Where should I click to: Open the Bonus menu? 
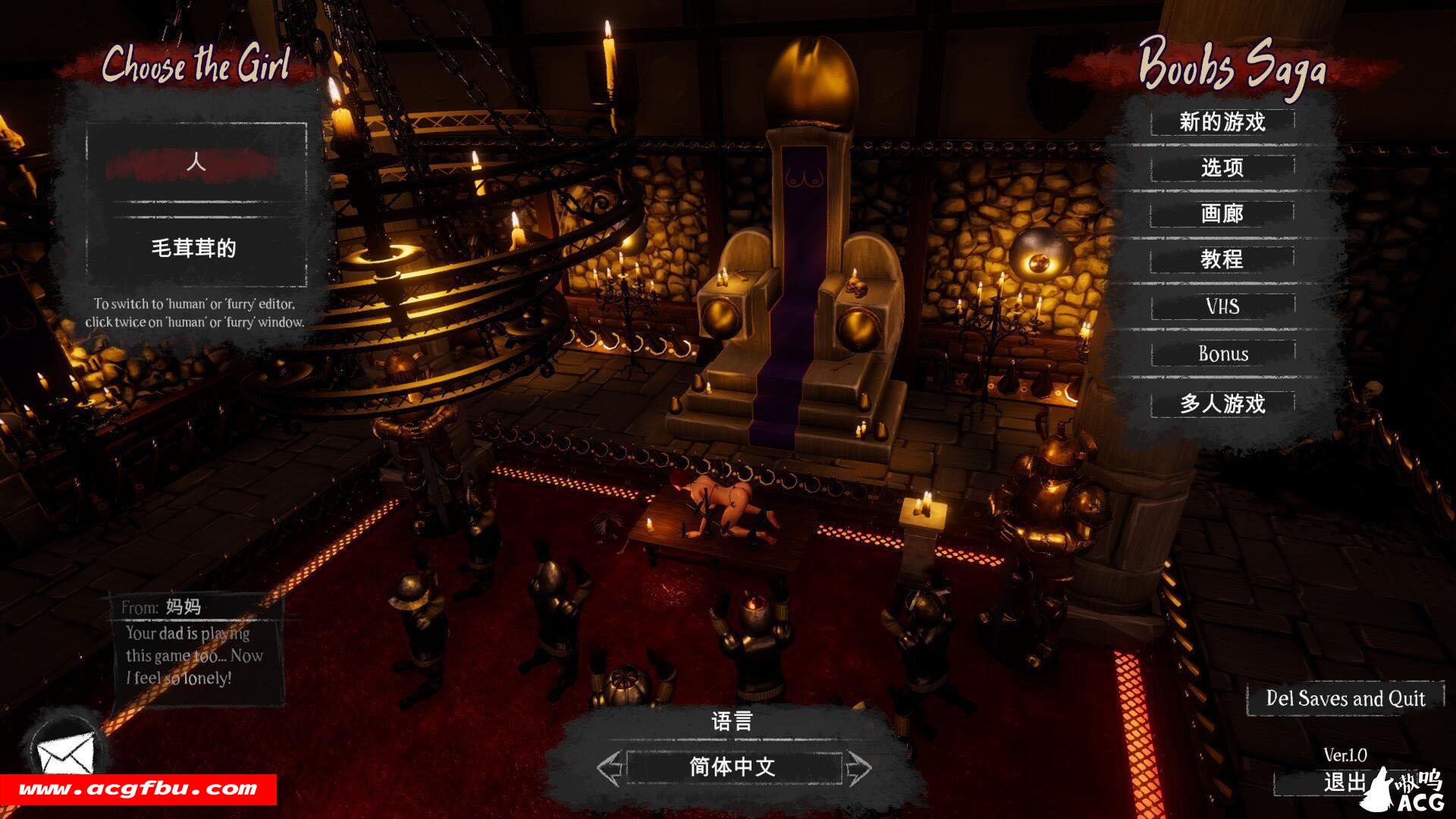1222,354
